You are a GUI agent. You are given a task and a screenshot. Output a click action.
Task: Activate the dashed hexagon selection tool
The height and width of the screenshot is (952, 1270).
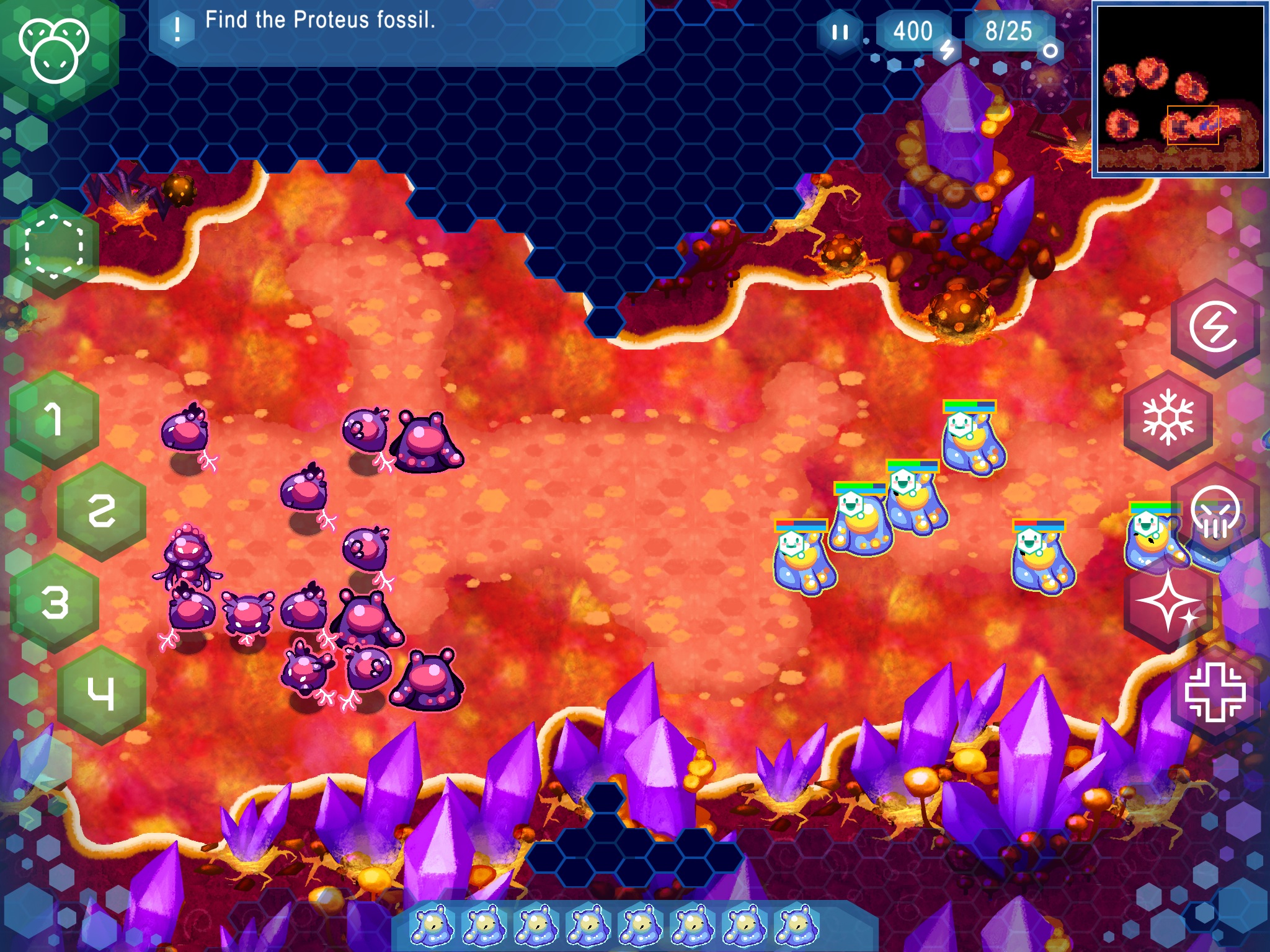[54, 247]
